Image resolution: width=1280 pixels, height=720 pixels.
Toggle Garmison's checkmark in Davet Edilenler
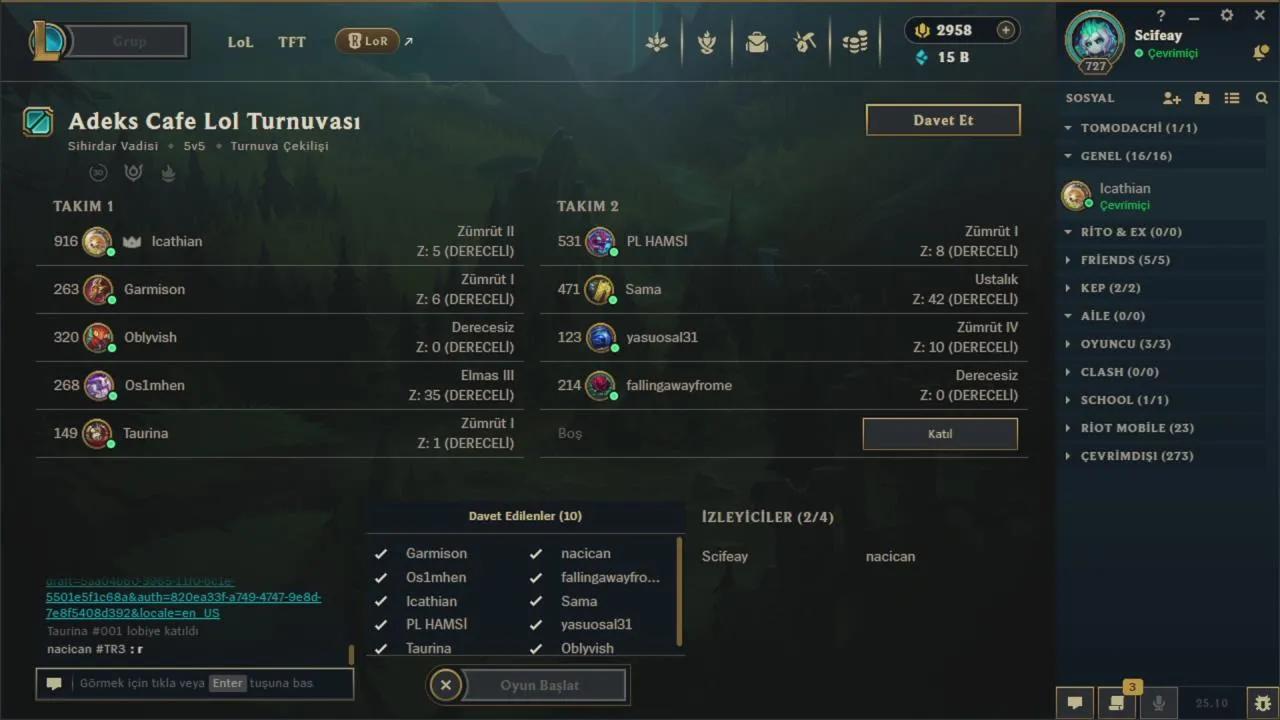pos(381,553)
